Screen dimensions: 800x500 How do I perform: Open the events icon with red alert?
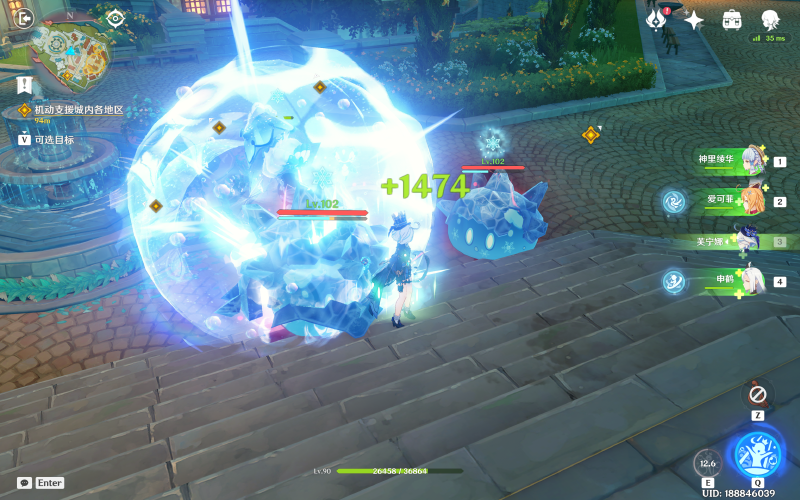pyautogui.click(x=657, y=19)
